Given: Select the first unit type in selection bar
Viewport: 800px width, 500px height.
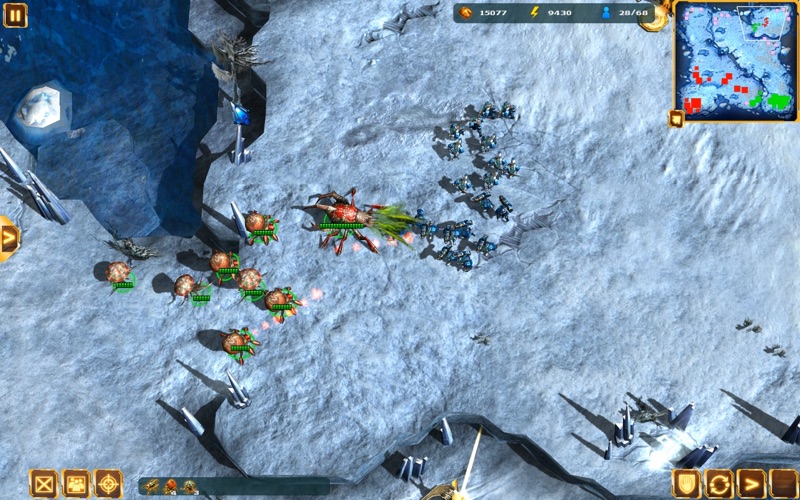Looking at the screenshot, I should (152, 487).
